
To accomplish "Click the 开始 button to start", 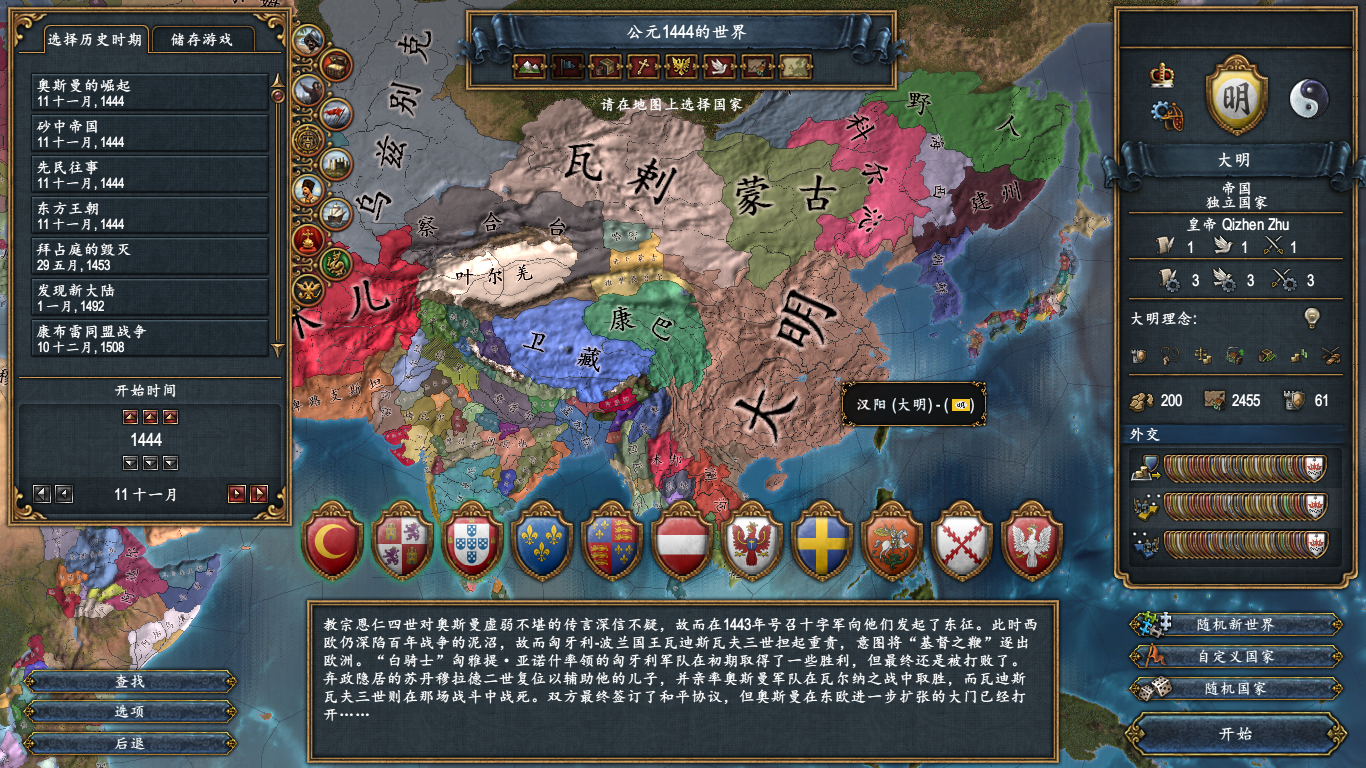I will click(1236, 733).
